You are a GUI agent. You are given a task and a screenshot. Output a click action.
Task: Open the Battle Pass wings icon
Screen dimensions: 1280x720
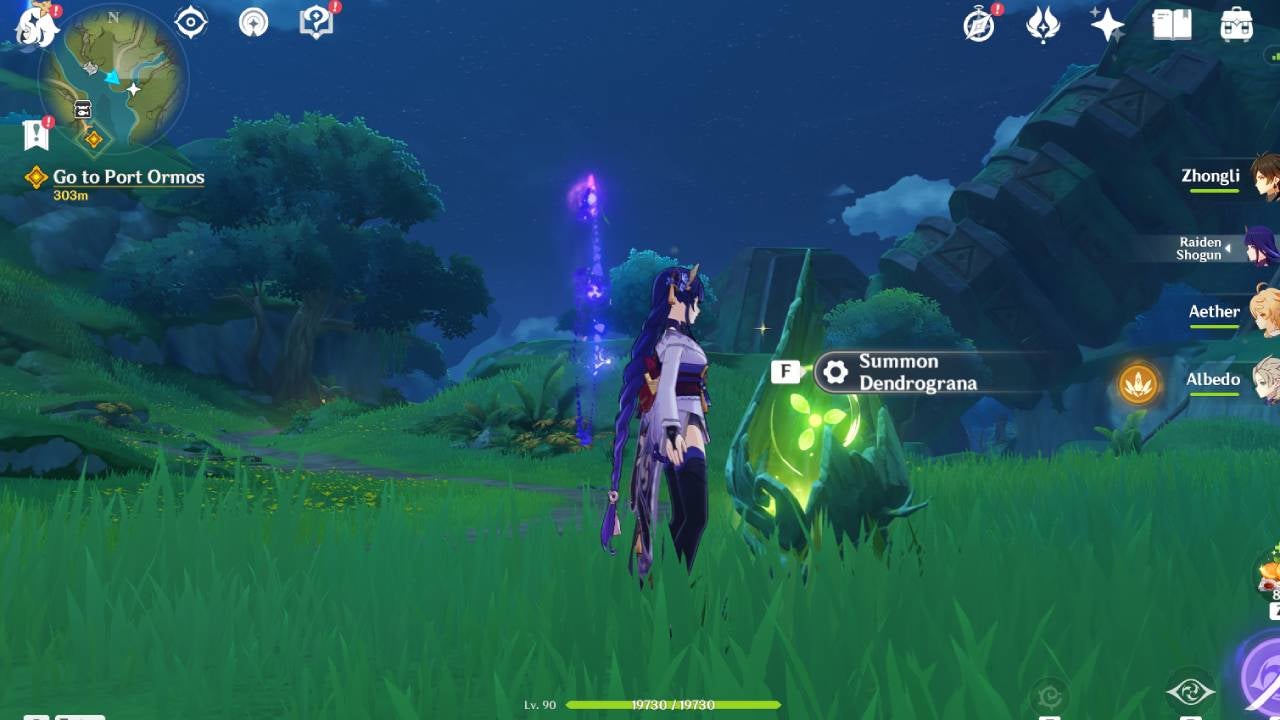[1043, 25]
